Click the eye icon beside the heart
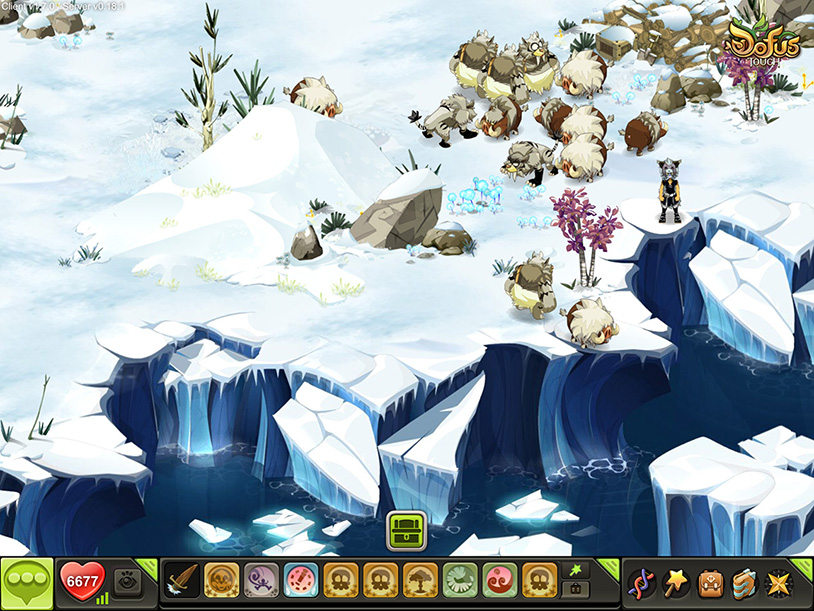 128,582
